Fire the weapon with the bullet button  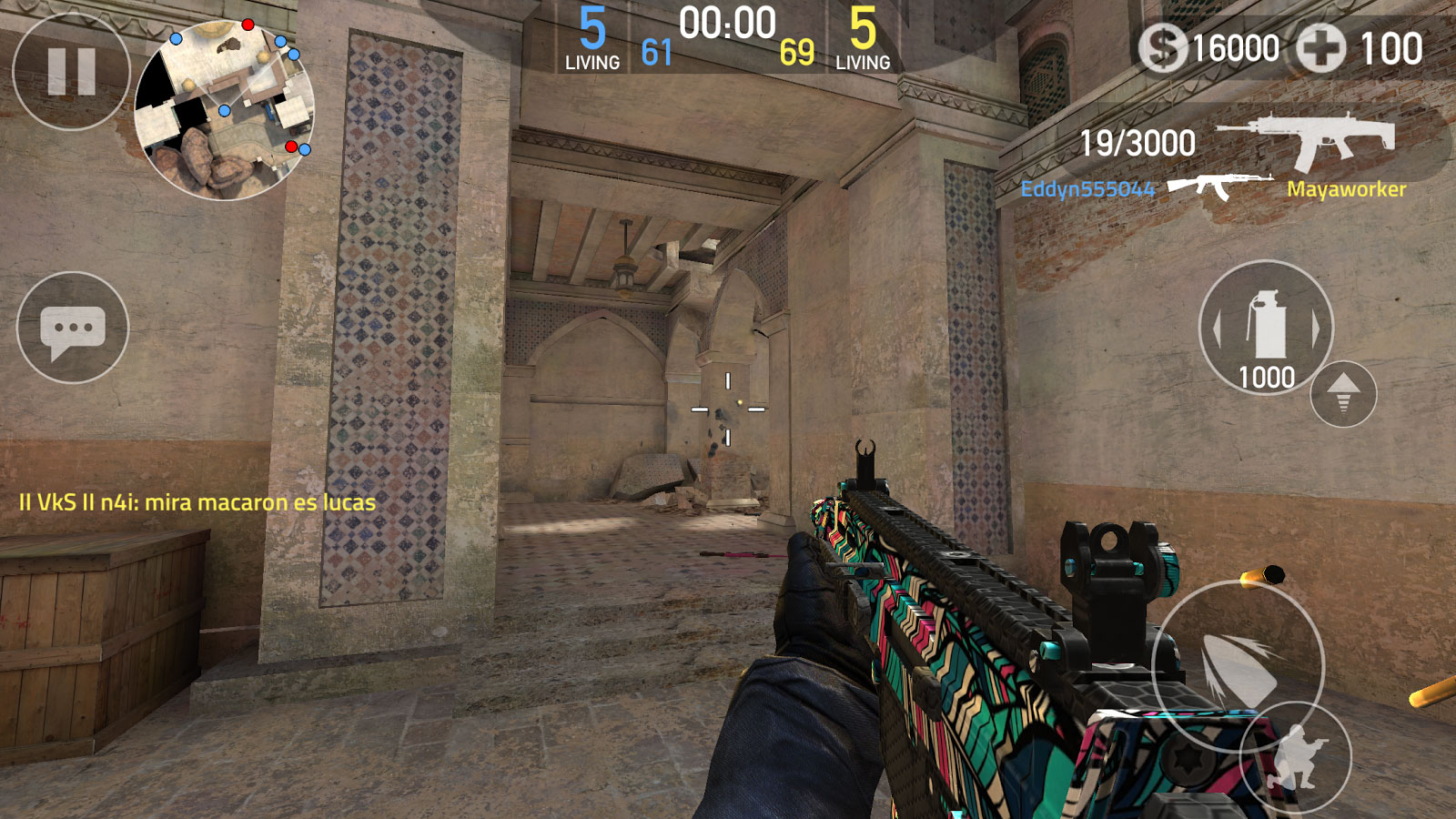[x=1238, y=666]
